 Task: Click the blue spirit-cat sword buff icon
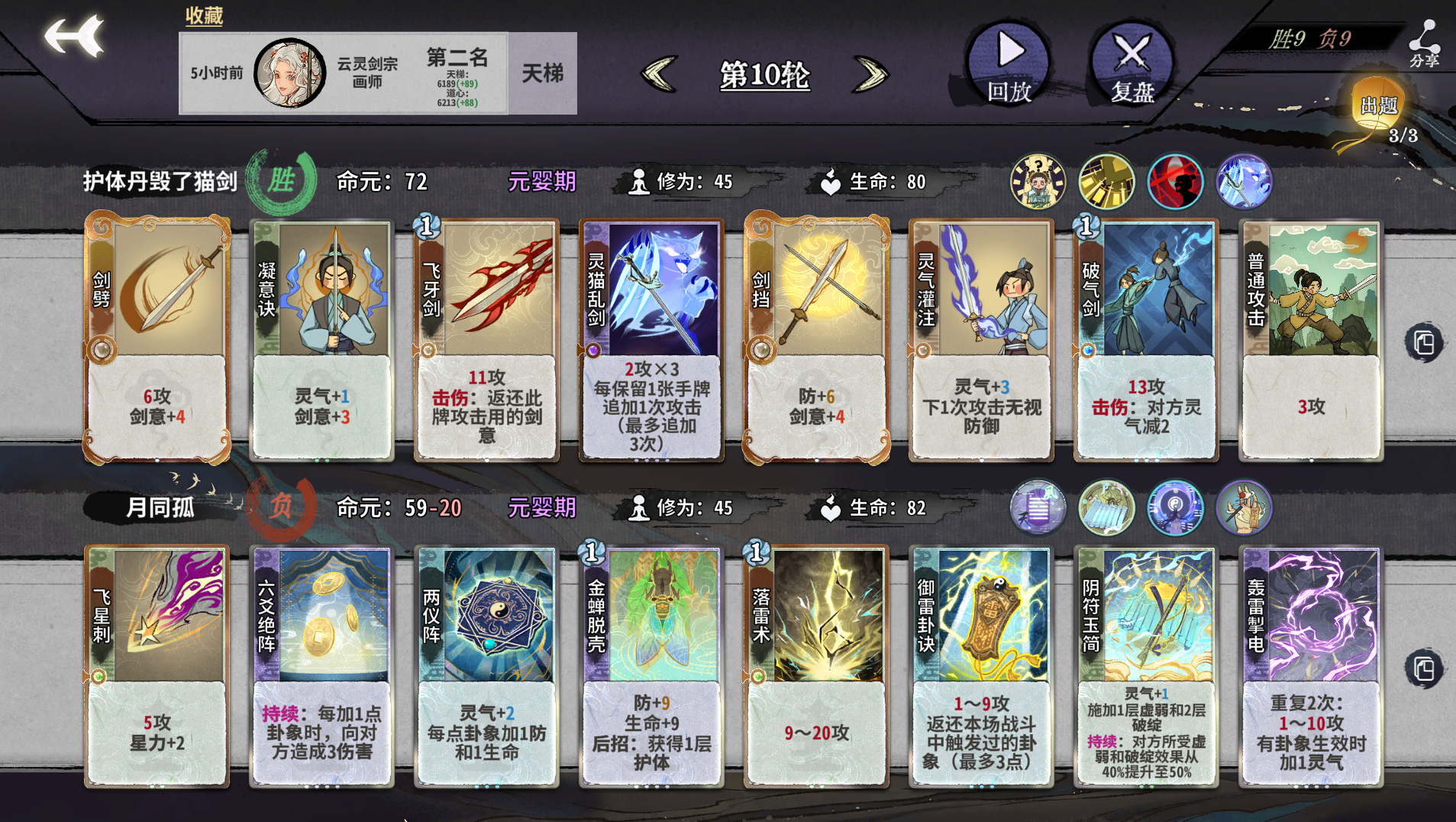click(x=1245, y=182)
